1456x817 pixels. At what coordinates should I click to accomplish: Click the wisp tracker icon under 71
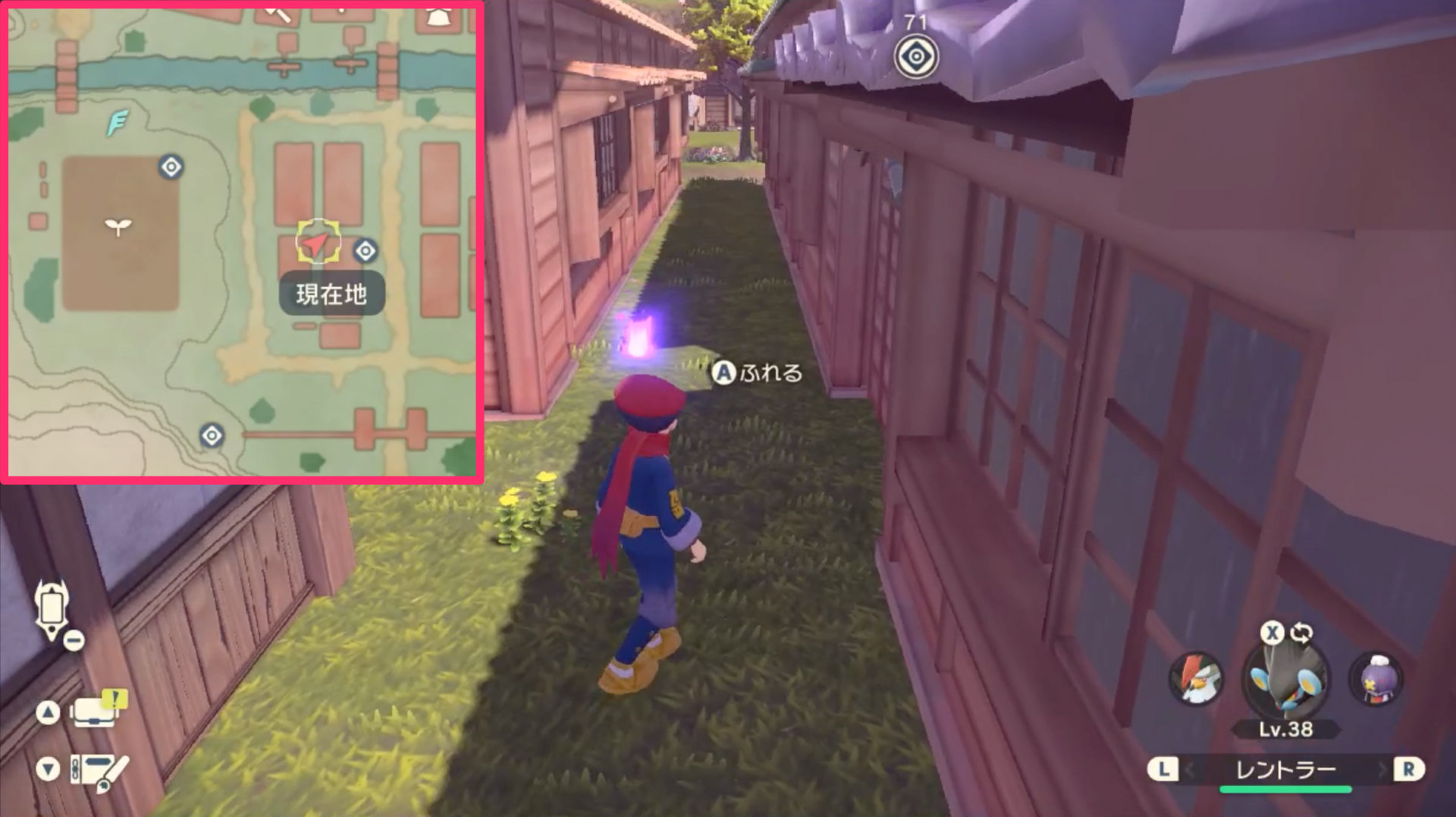tap(916, 57)
